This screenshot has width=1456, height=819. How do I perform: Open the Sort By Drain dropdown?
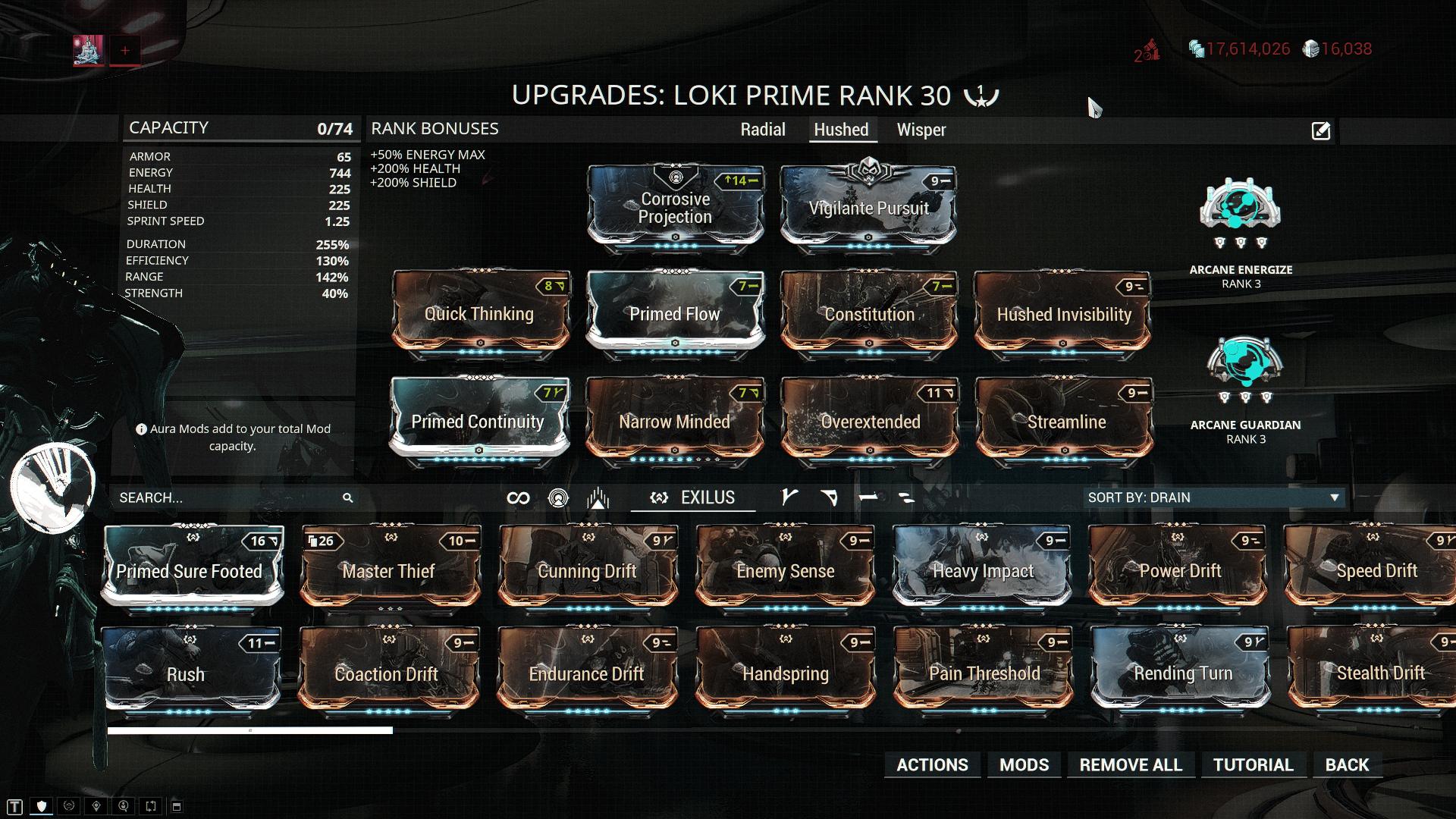1213,497
